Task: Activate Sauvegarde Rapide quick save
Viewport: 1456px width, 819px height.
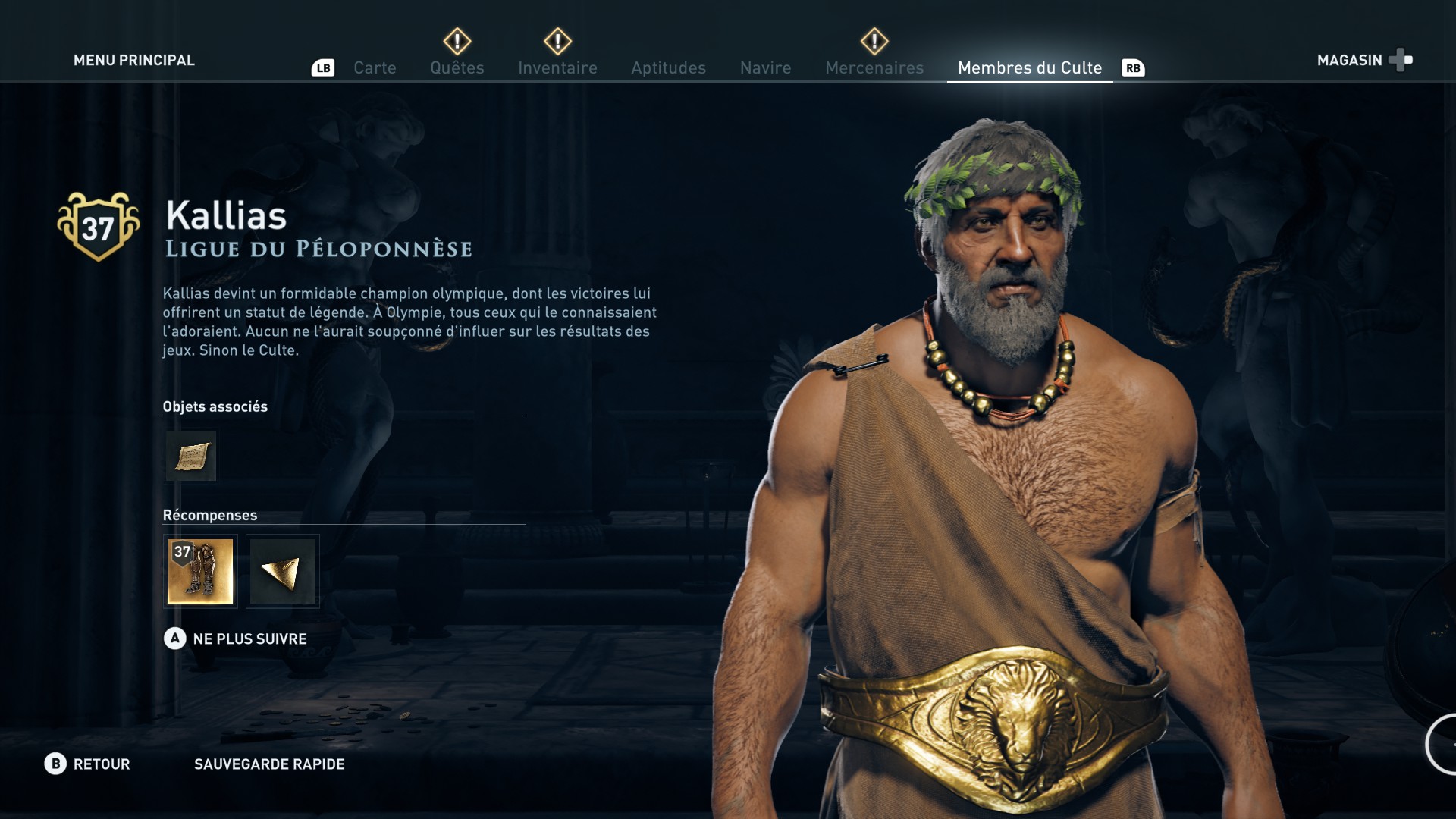Action: point(269,764)
